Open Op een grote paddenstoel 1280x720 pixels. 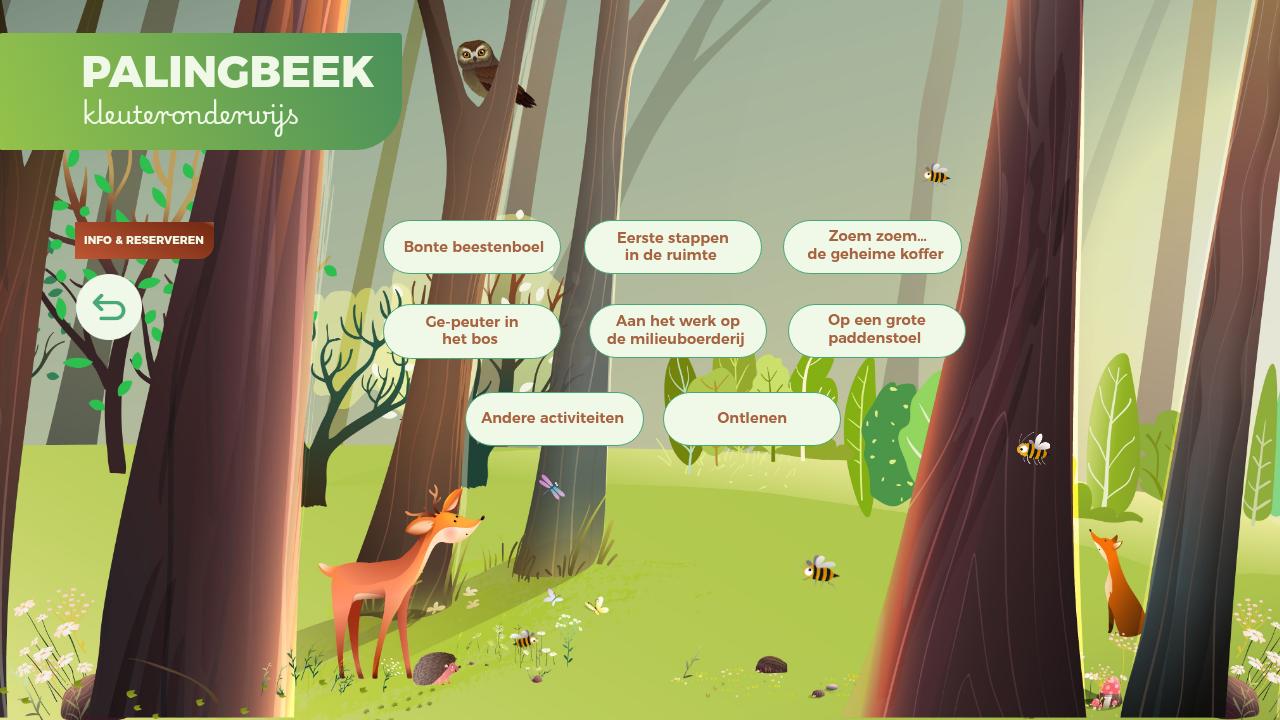pyautogui.click(x=876, y=330)
